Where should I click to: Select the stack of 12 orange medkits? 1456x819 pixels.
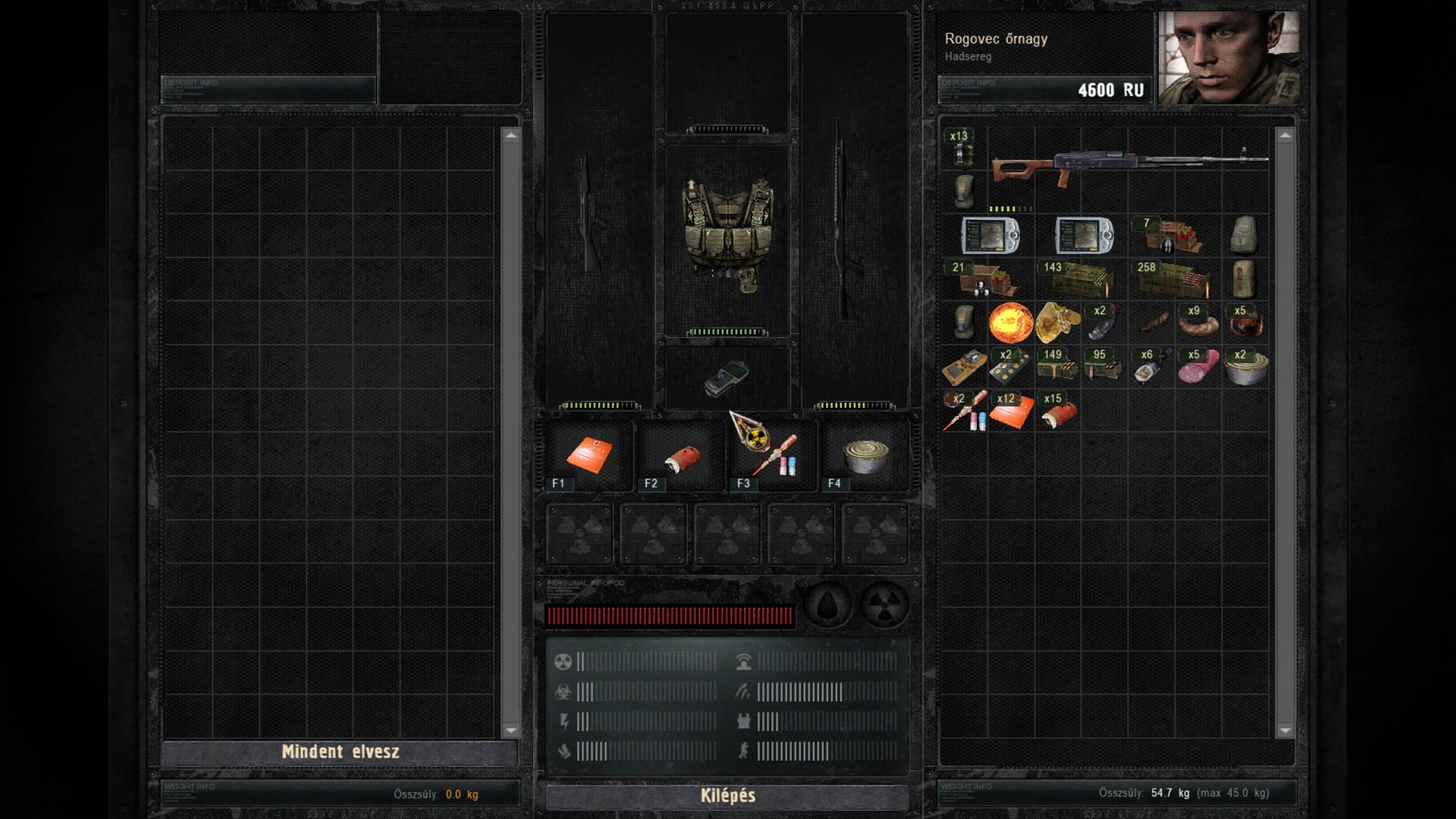point(1011,411)
